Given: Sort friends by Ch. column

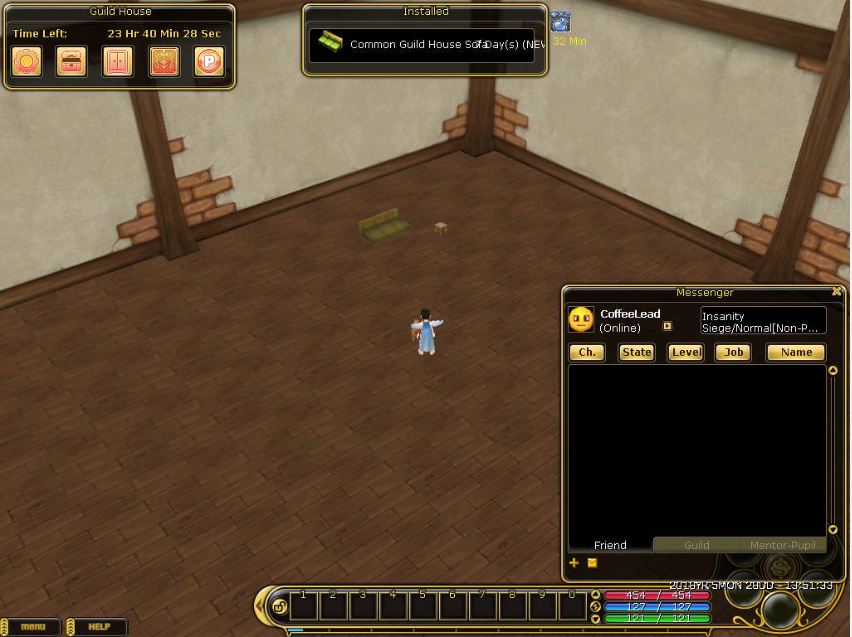Looking at the screenshot, I should [587, 352].
